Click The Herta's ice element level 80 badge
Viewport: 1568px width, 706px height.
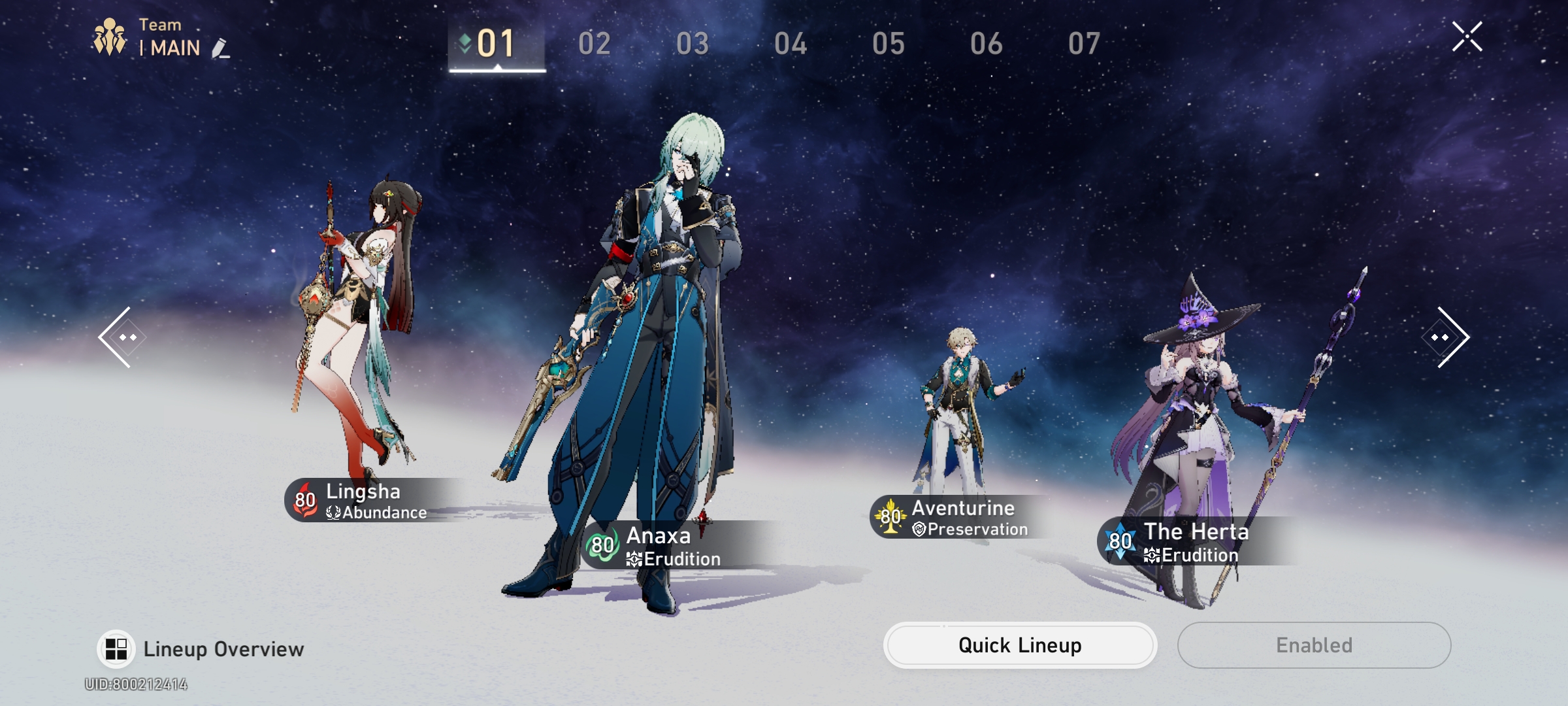pyautogui.click(x=1119, y=541)
